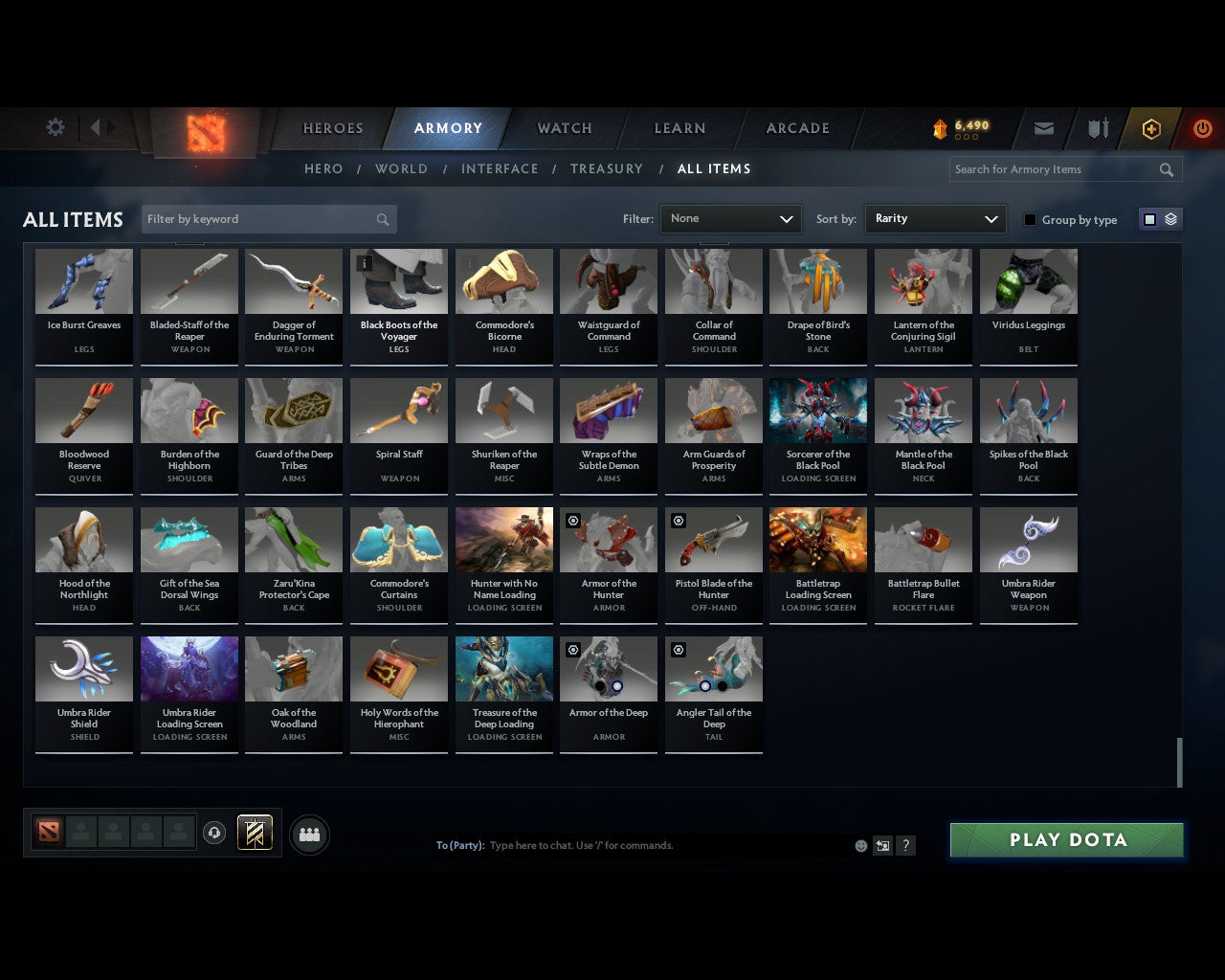Open the friends list with the party icon
Screen dimensions: 1225x980
click(308, 834)
